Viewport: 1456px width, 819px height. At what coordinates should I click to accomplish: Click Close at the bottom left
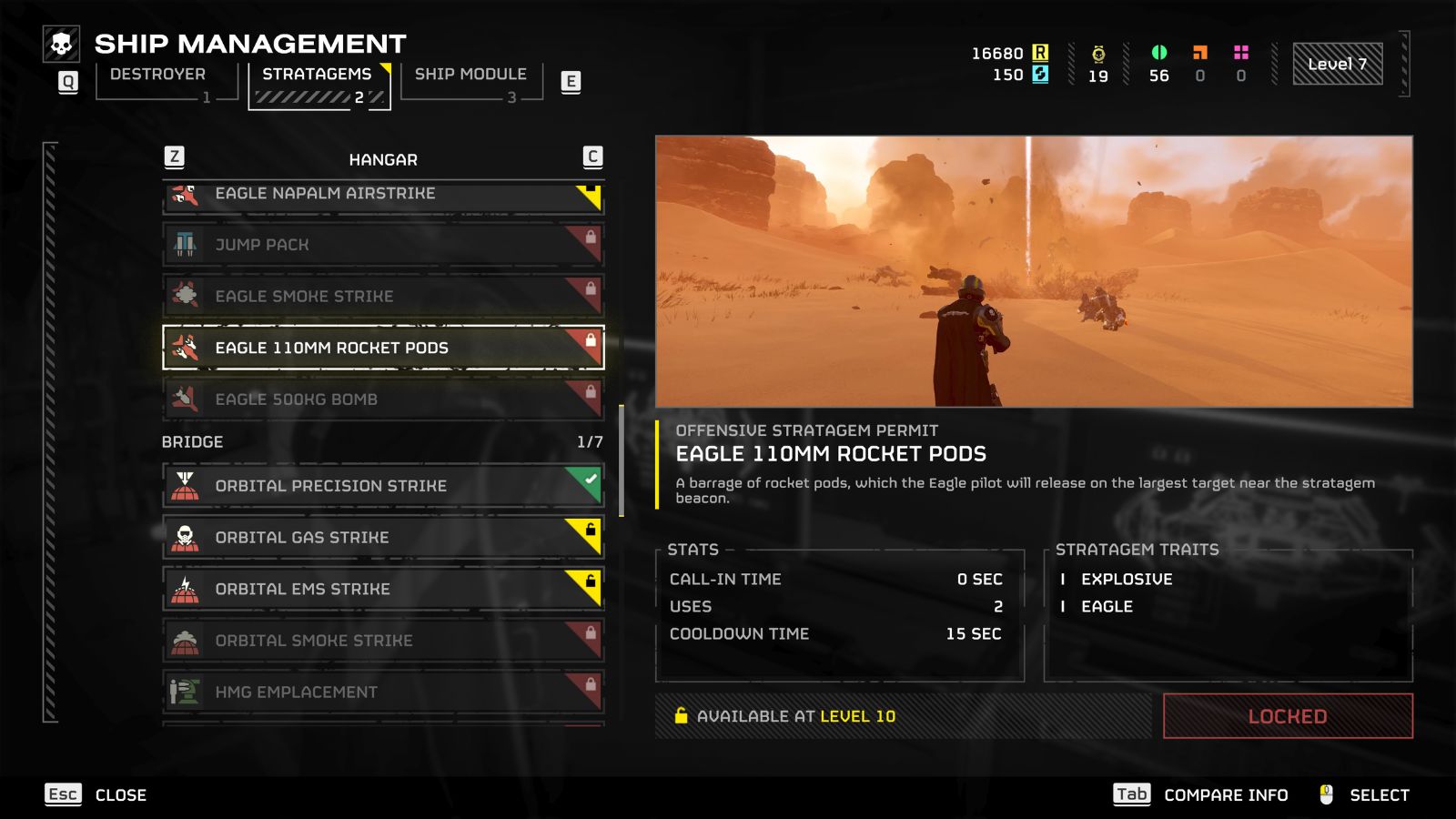(120, 795)
